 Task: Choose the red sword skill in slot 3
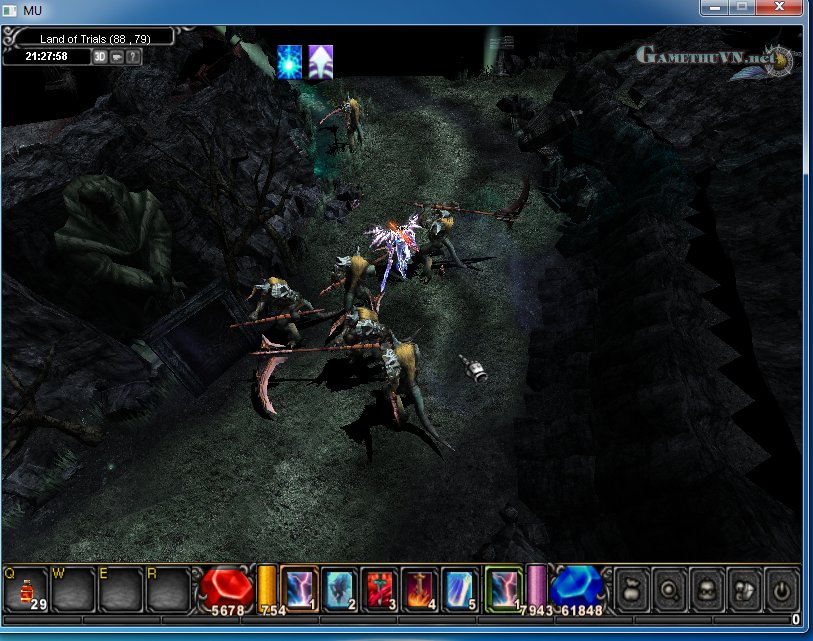coord(380,588)
